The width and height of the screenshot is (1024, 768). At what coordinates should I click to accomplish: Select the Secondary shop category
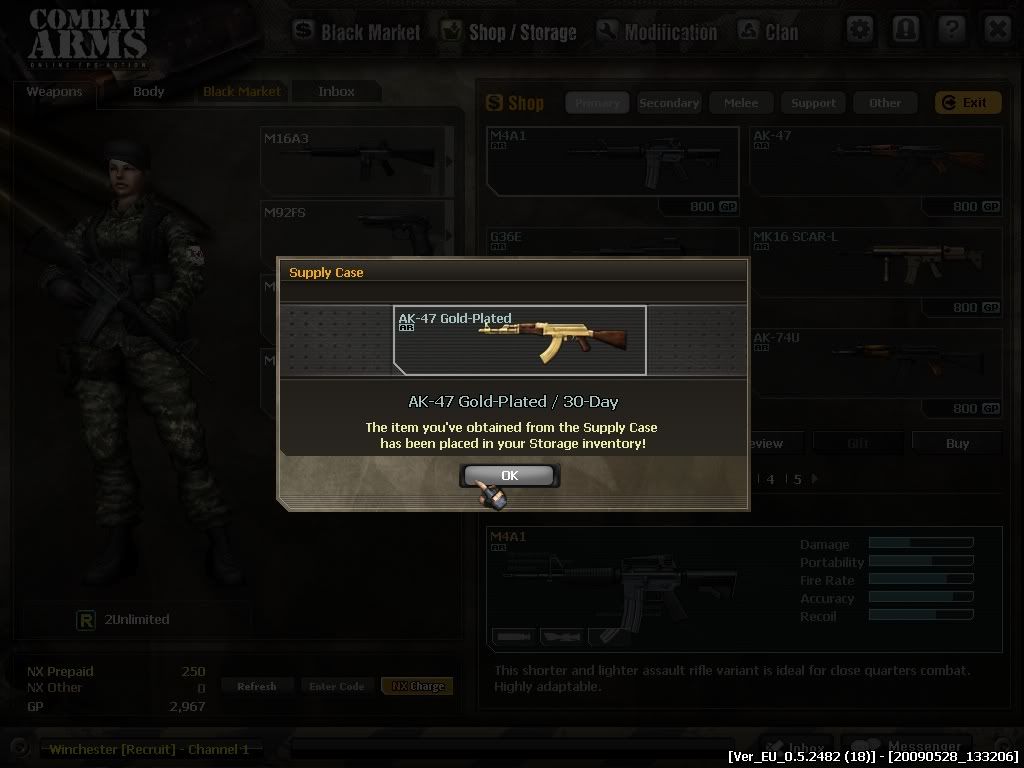(x=669, y=103)
